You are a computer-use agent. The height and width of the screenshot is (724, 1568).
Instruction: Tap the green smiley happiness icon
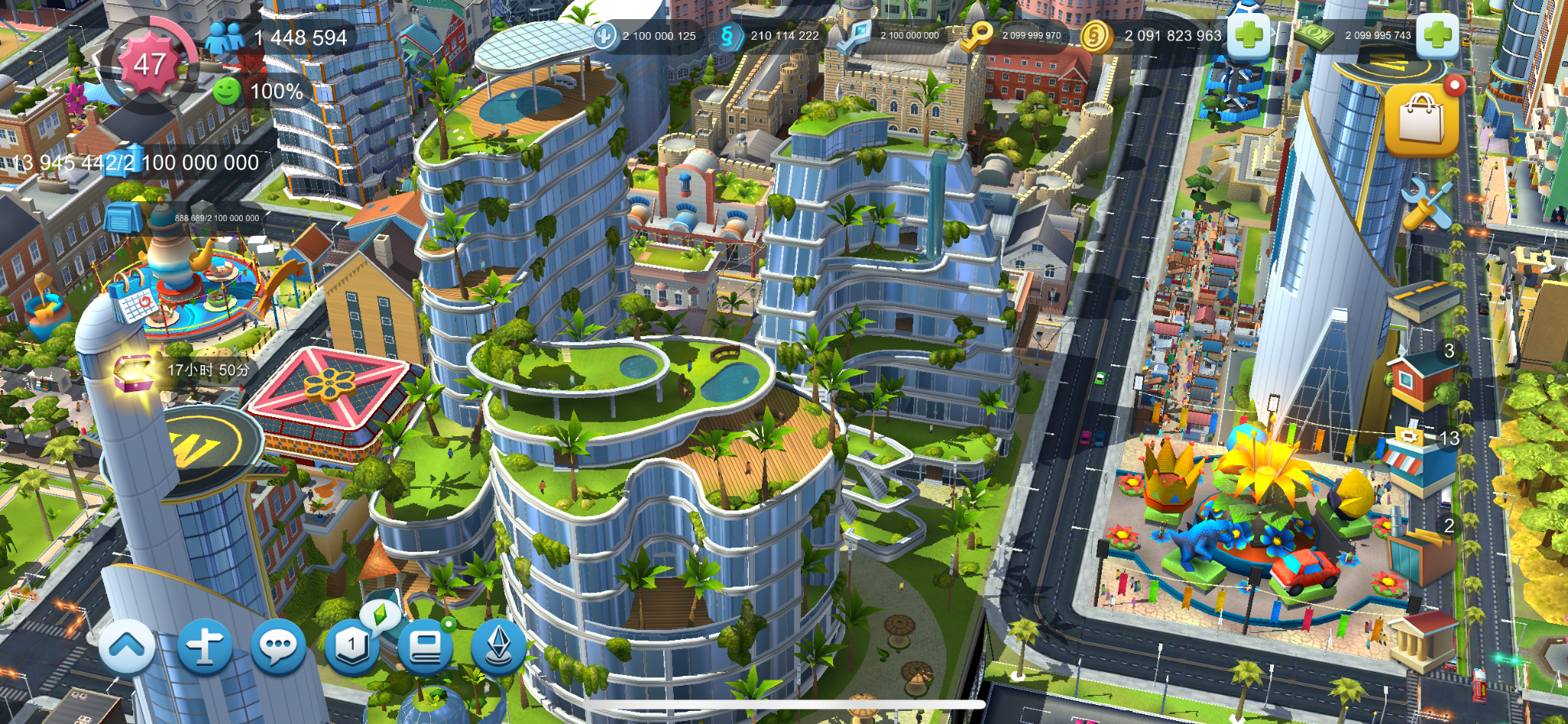click(x=227, y=92)
